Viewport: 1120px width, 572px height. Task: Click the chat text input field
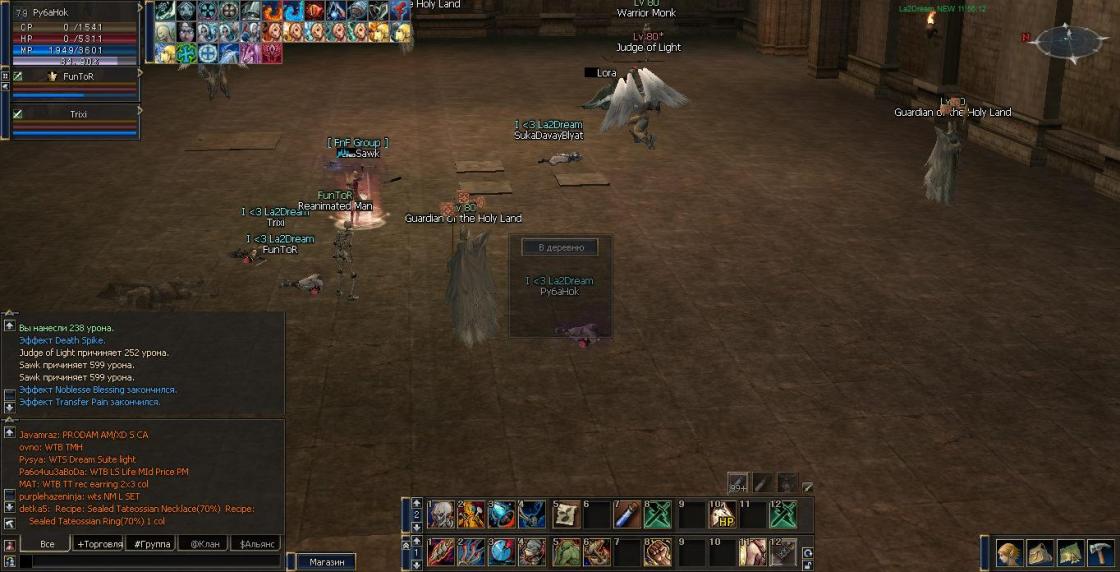[150, 562]
